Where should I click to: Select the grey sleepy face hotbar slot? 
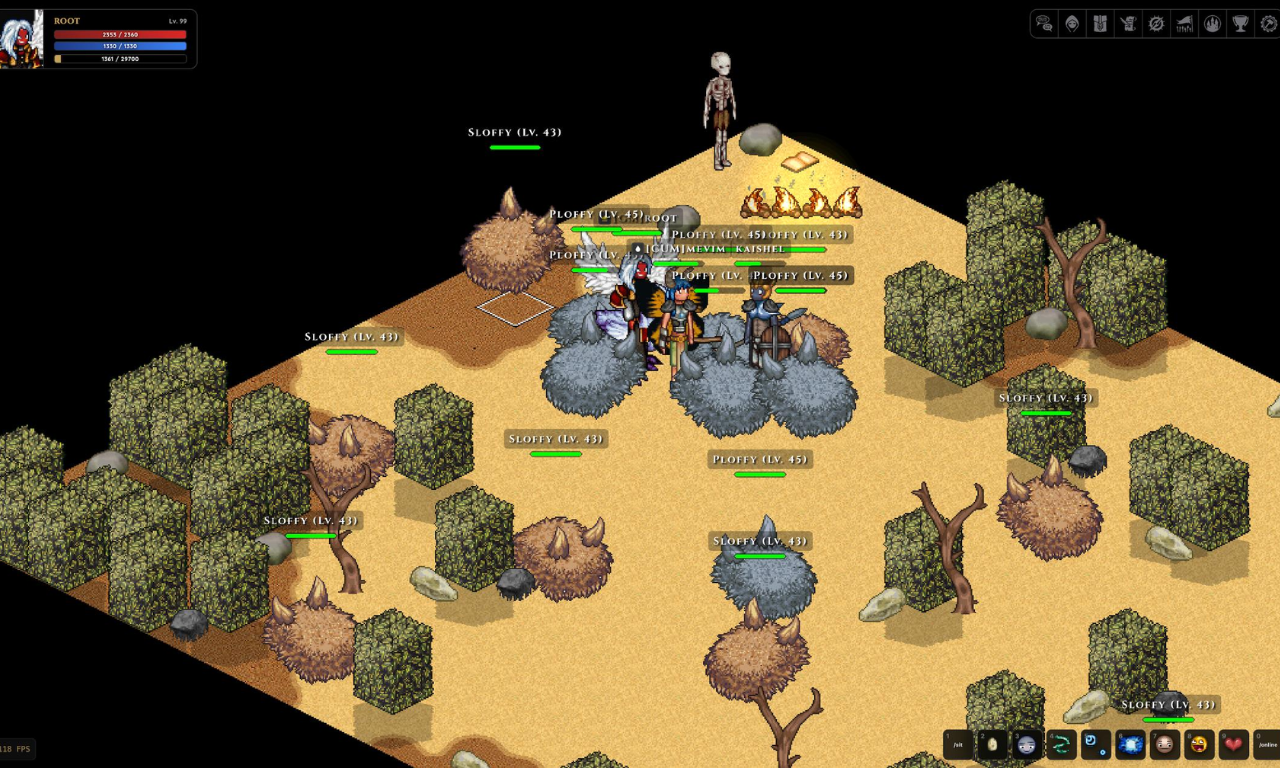tap(1027, 744)
